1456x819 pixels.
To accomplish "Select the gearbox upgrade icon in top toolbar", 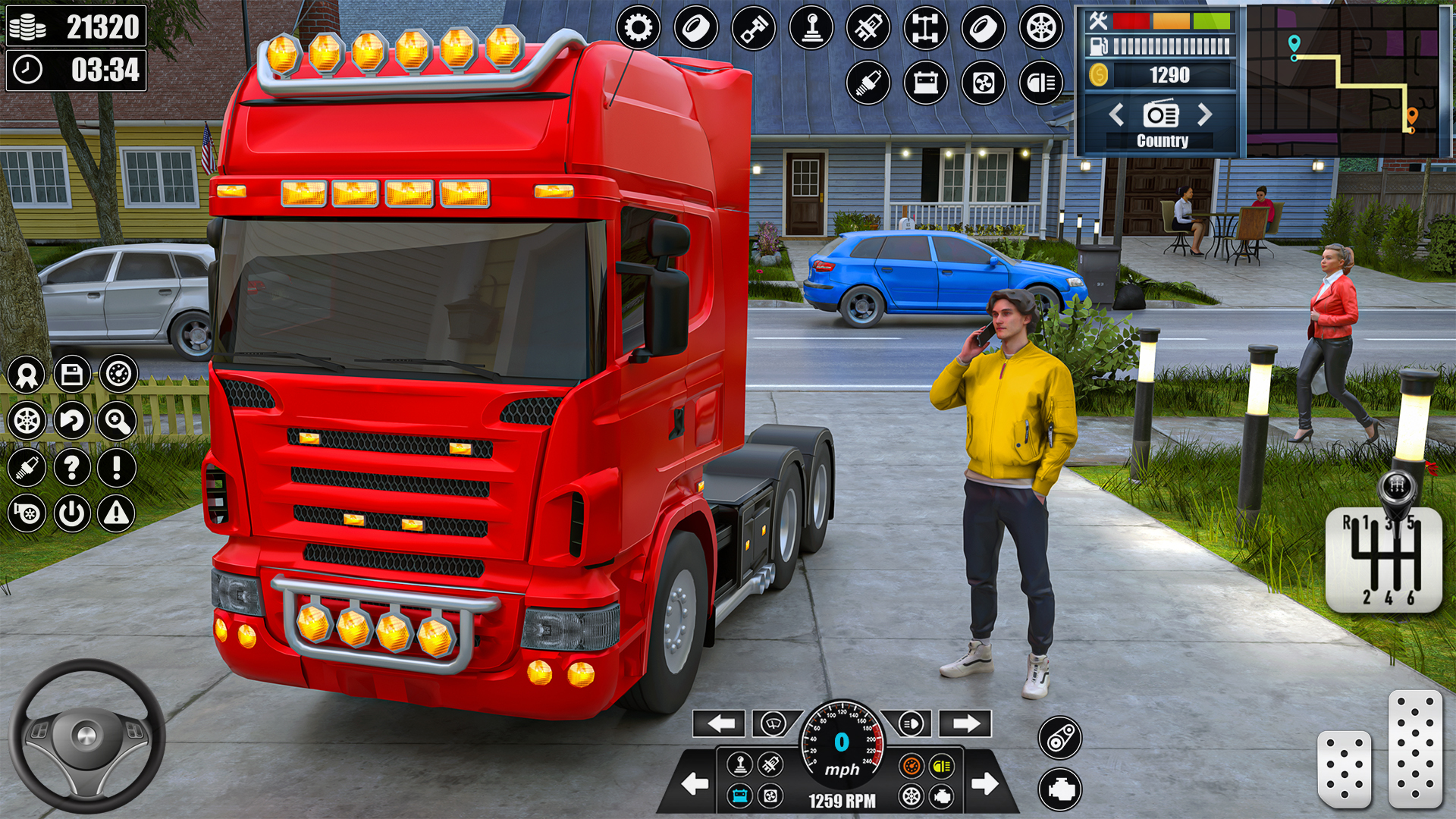I will click(812, 27).
